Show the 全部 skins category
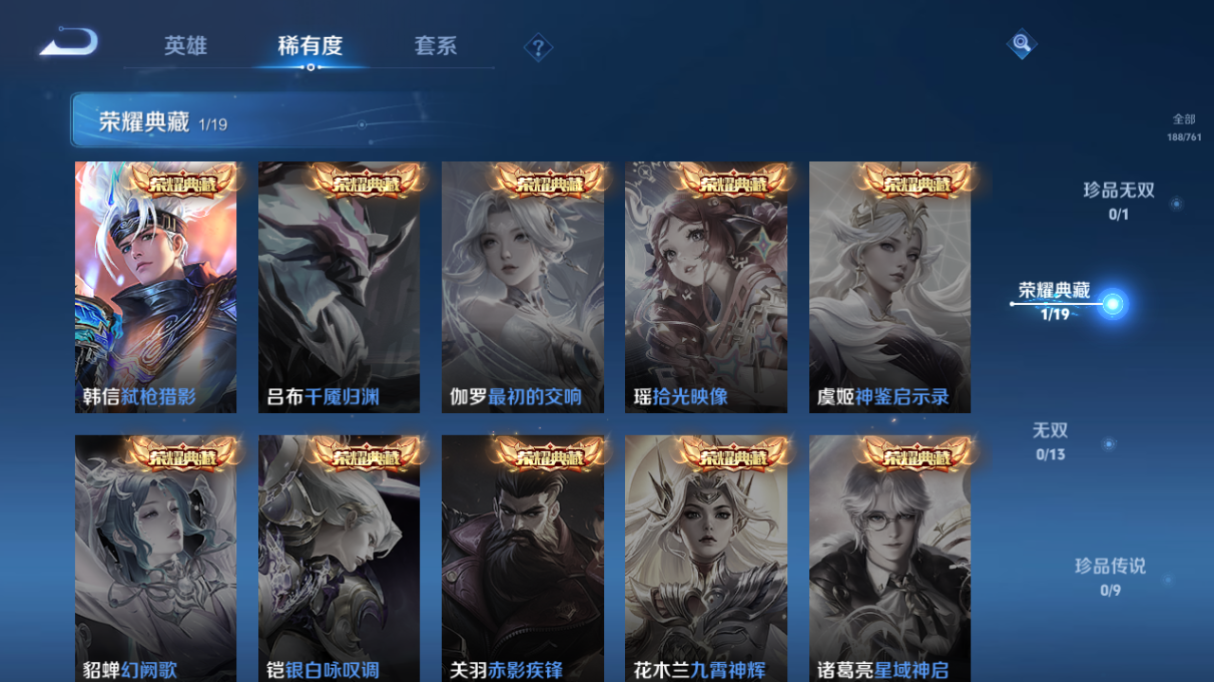The width and height of the screenshot is (1214, 682). pos(1184,126)
